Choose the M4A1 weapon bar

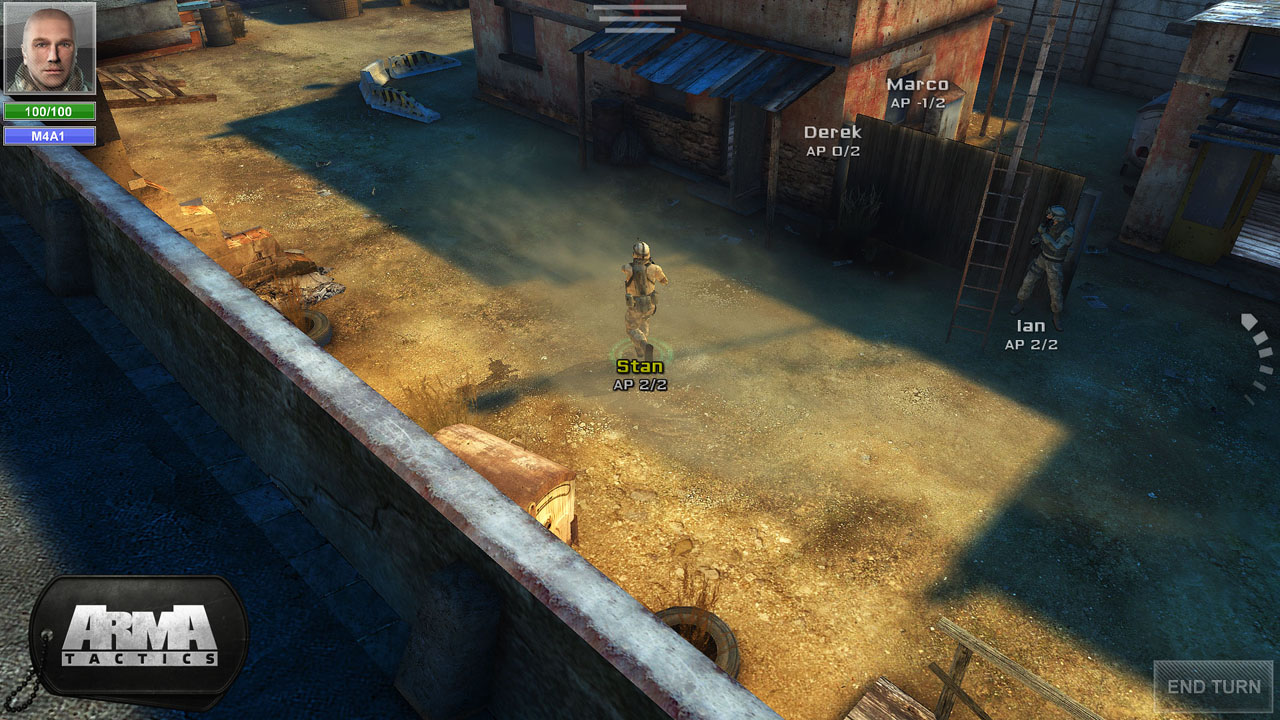(50, 136)
